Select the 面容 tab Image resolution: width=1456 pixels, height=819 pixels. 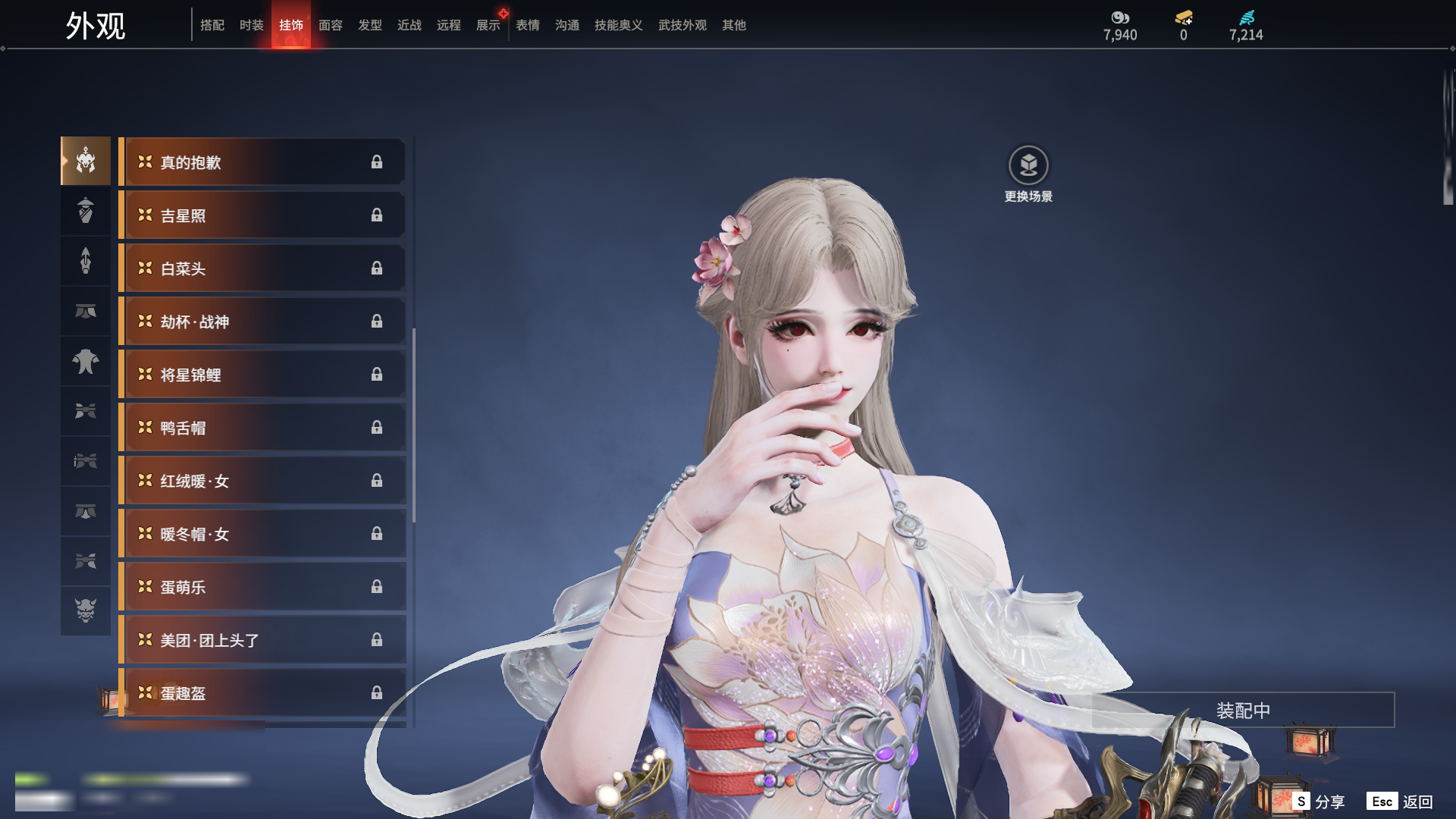click(330, 25)
